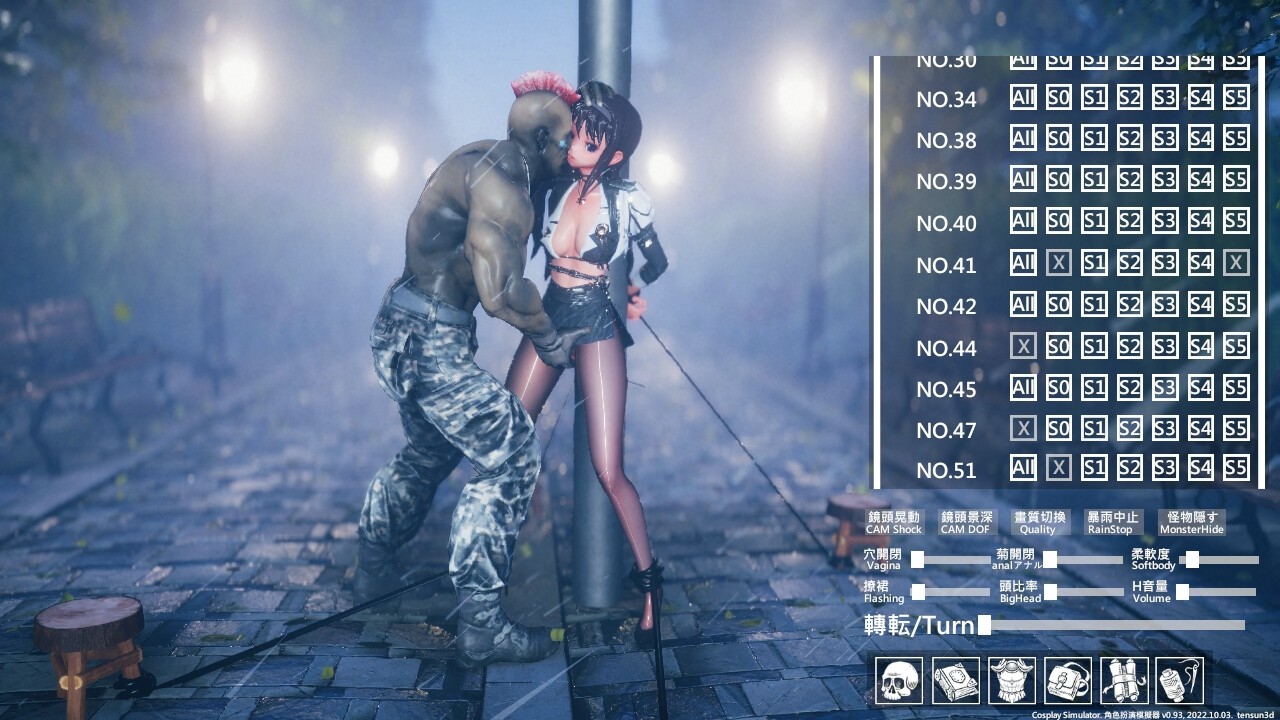Select S5 in the NO.40 row

(1236, 222)
